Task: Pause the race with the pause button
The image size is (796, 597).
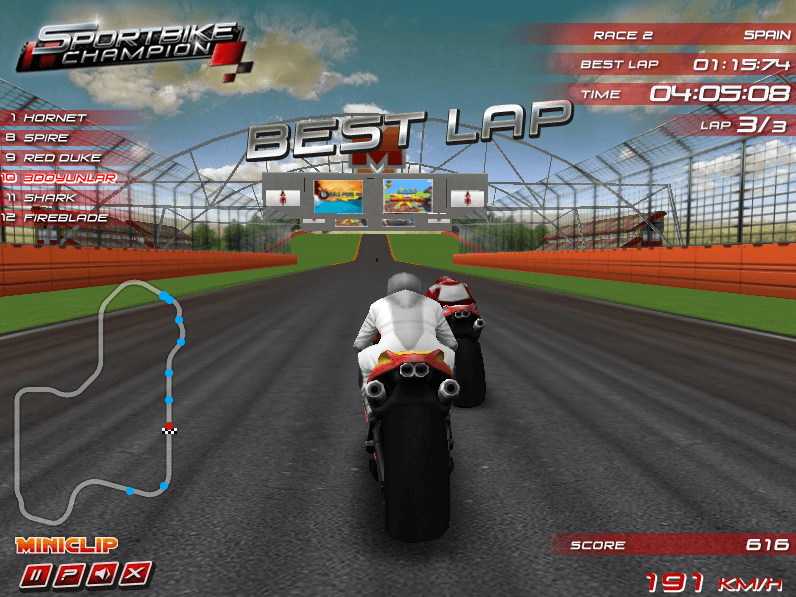Action: tap(36, 574)
